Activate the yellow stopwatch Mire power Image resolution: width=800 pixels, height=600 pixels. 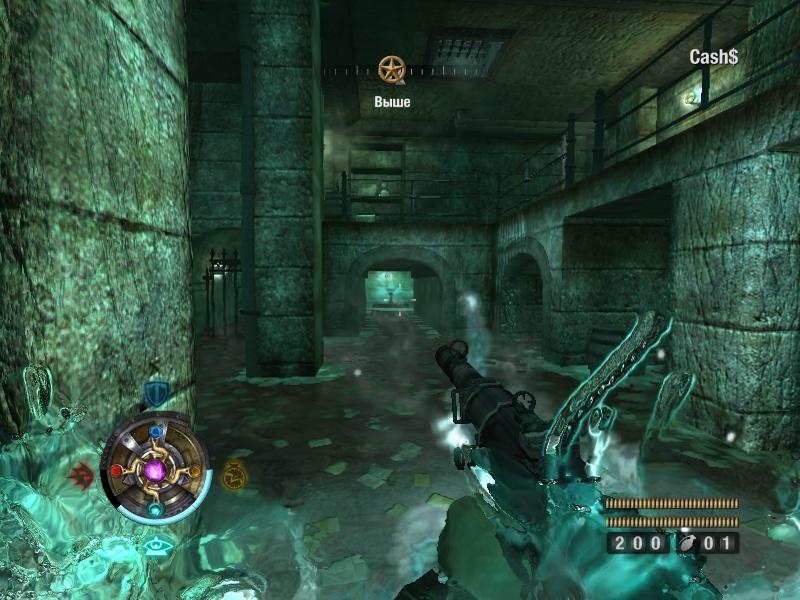pos(234,473)
